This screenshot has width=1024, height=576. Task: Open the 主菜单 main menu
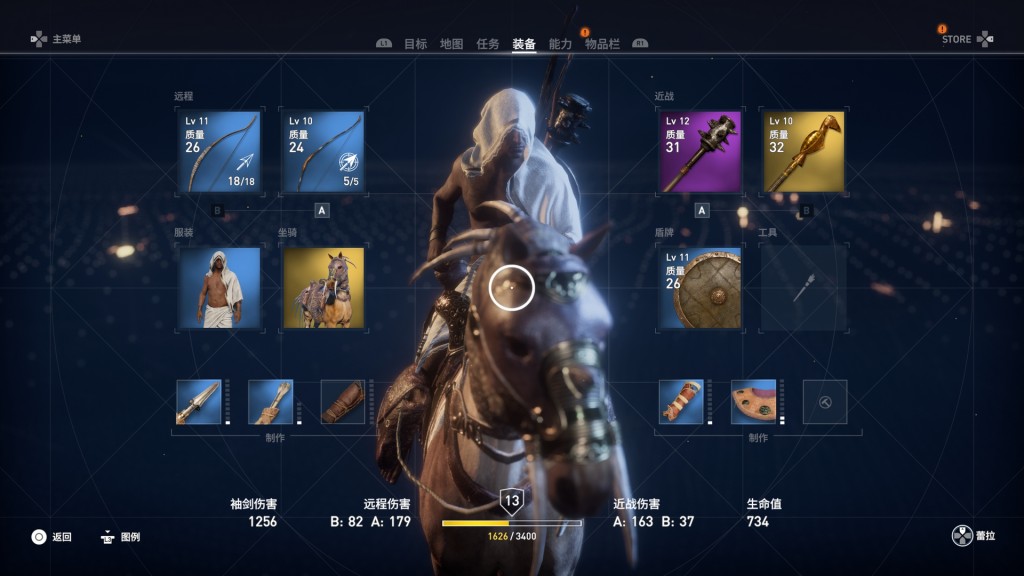pyautogui.click(x=56, y=39)
